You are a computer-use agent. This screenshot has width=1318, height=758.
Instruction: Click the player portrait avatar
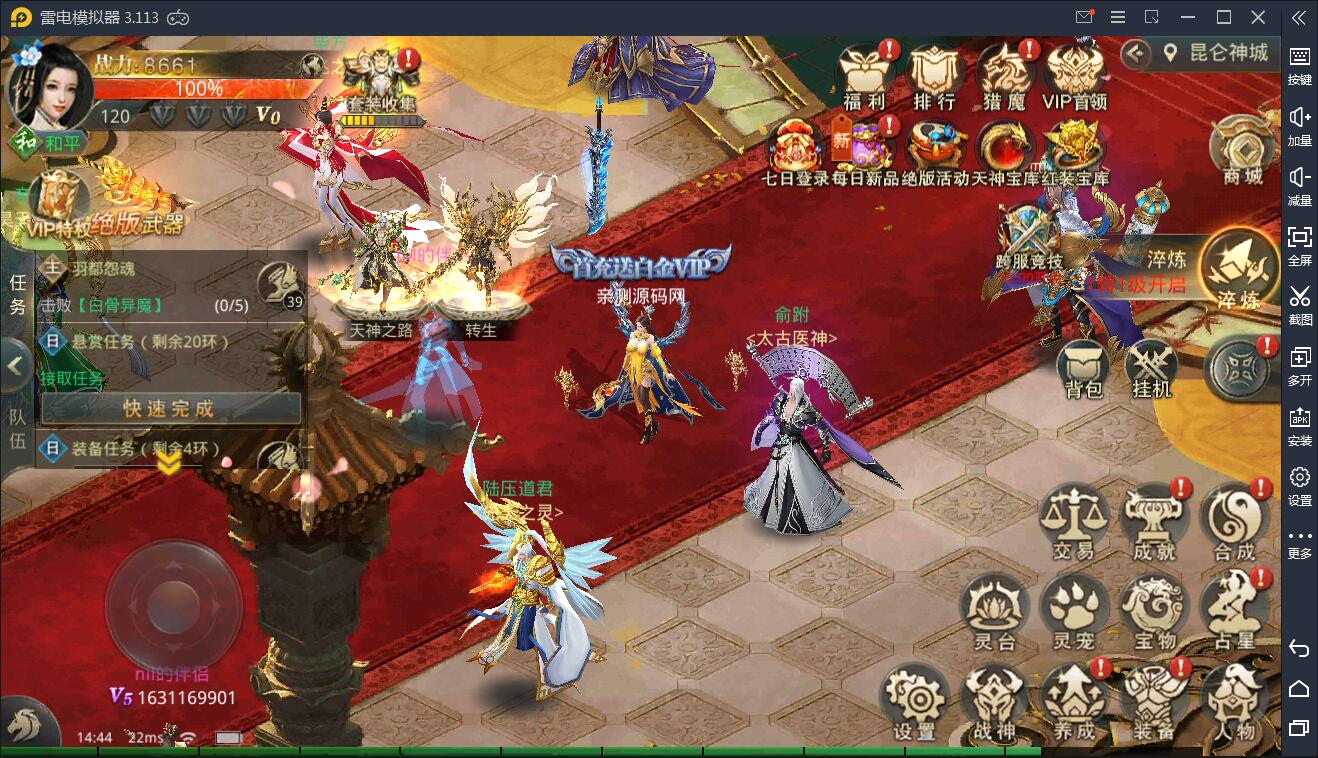point(48,85)
